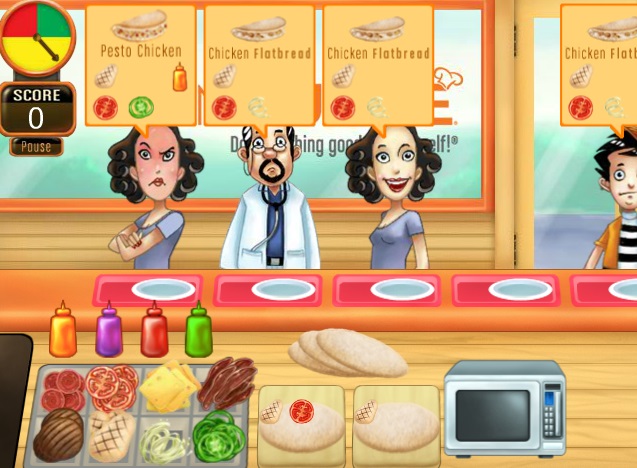Take a flatbread from the bread stack
Screen dimensions: 637x468
[346, 353]
